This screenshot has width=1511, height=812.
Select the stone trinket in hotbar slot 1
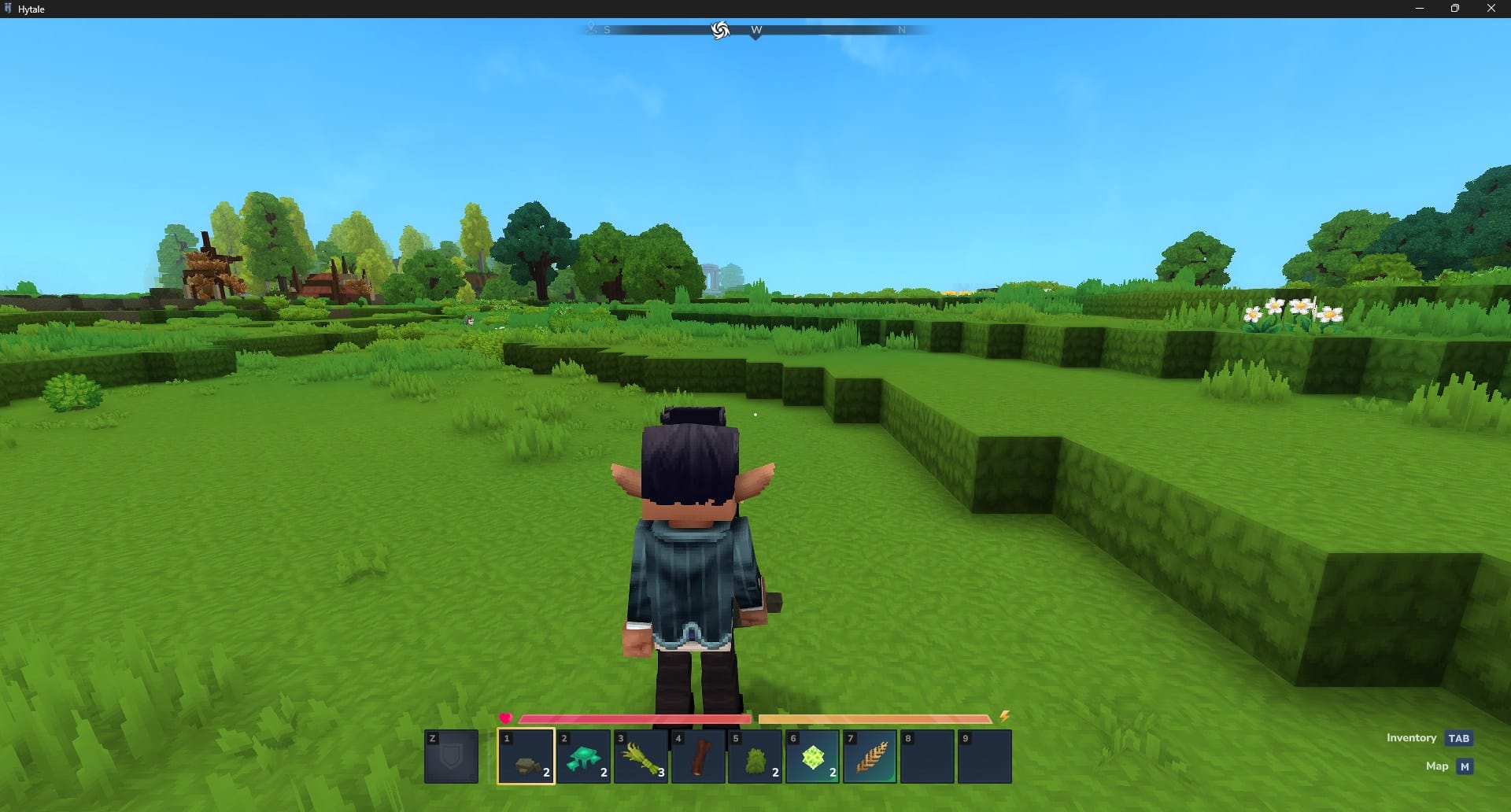tap(526, 757)
